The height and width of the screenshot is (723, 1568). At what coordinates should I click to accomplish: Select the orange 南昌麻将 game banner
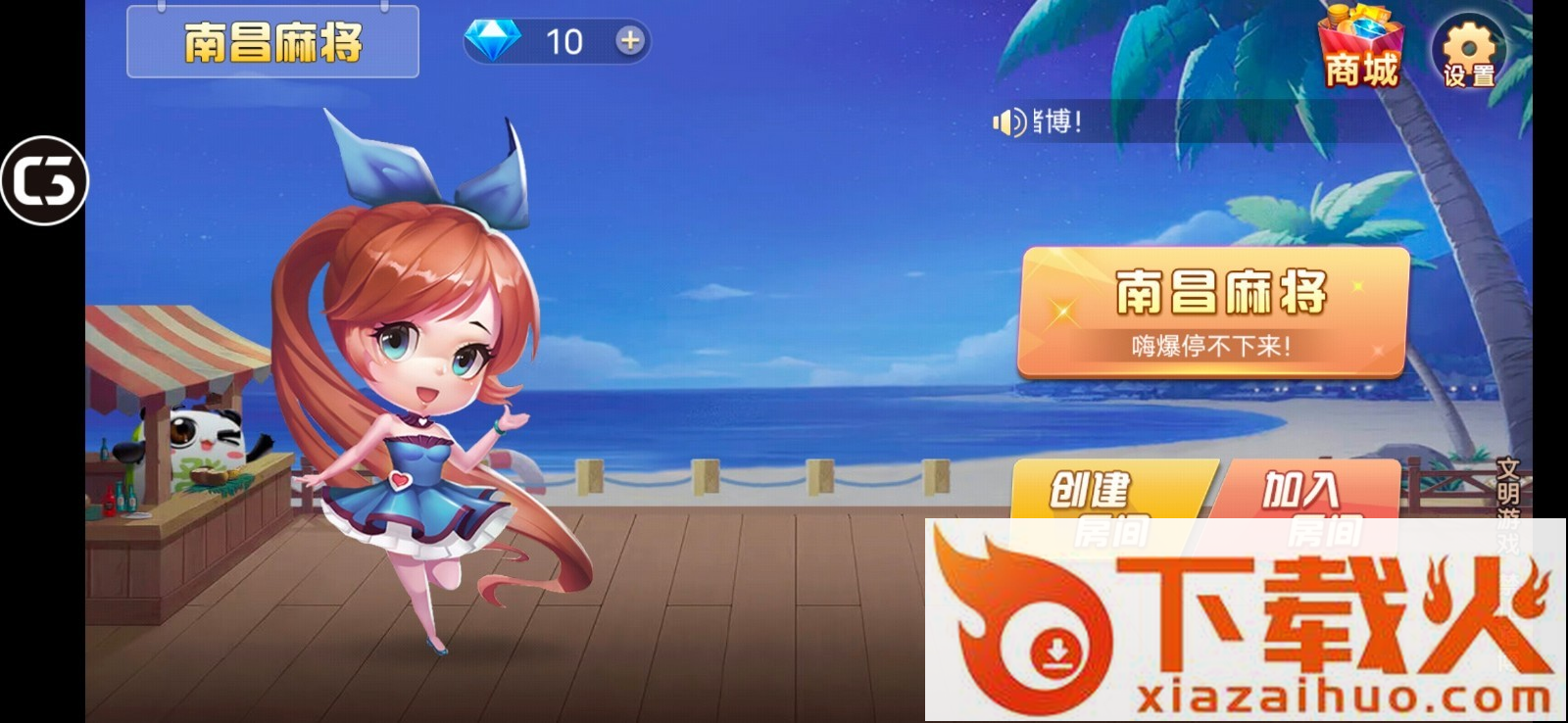[1213, 312]
